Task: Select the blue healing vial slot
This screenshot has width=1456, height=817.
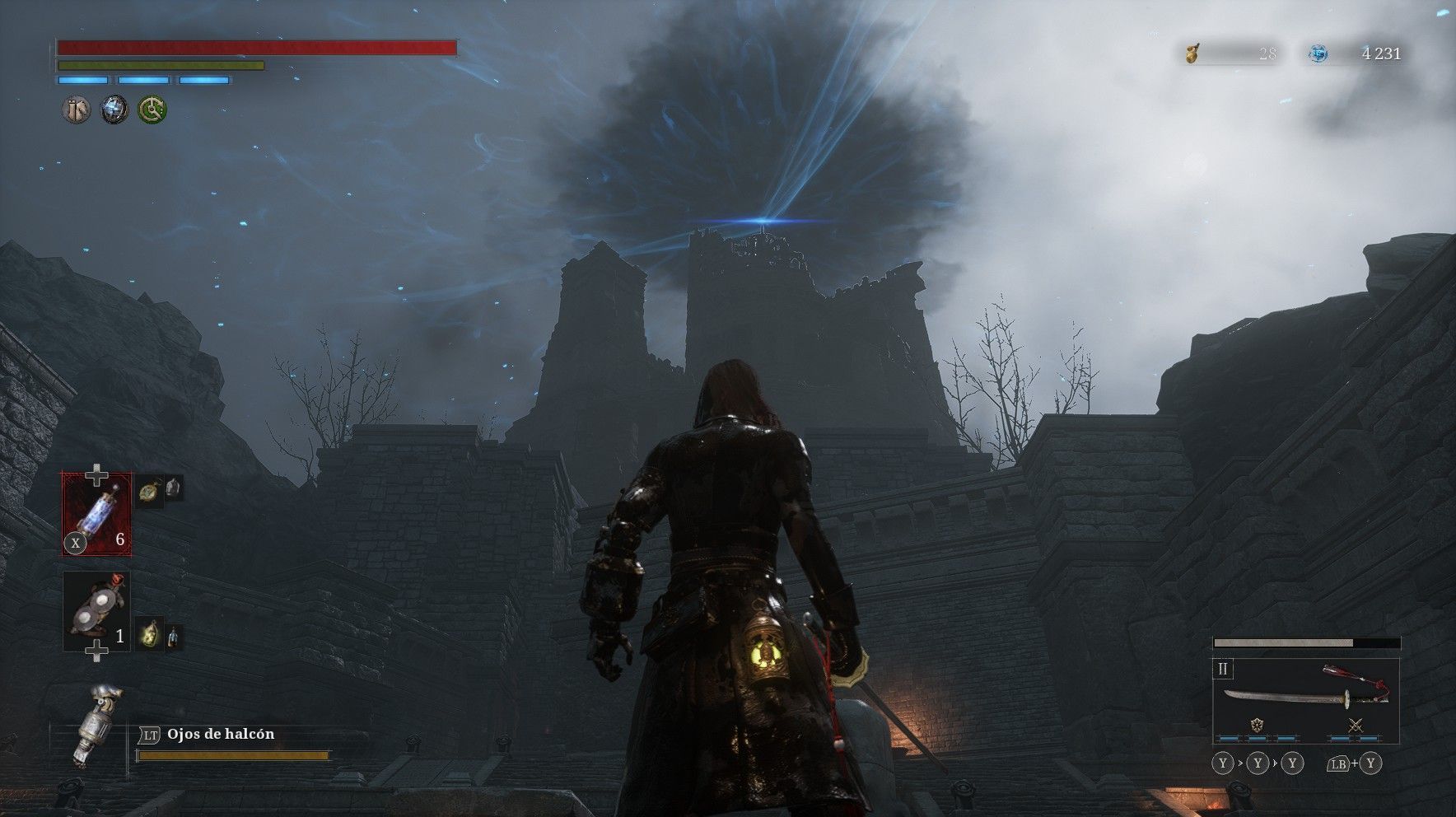Action: coord(97,512)
